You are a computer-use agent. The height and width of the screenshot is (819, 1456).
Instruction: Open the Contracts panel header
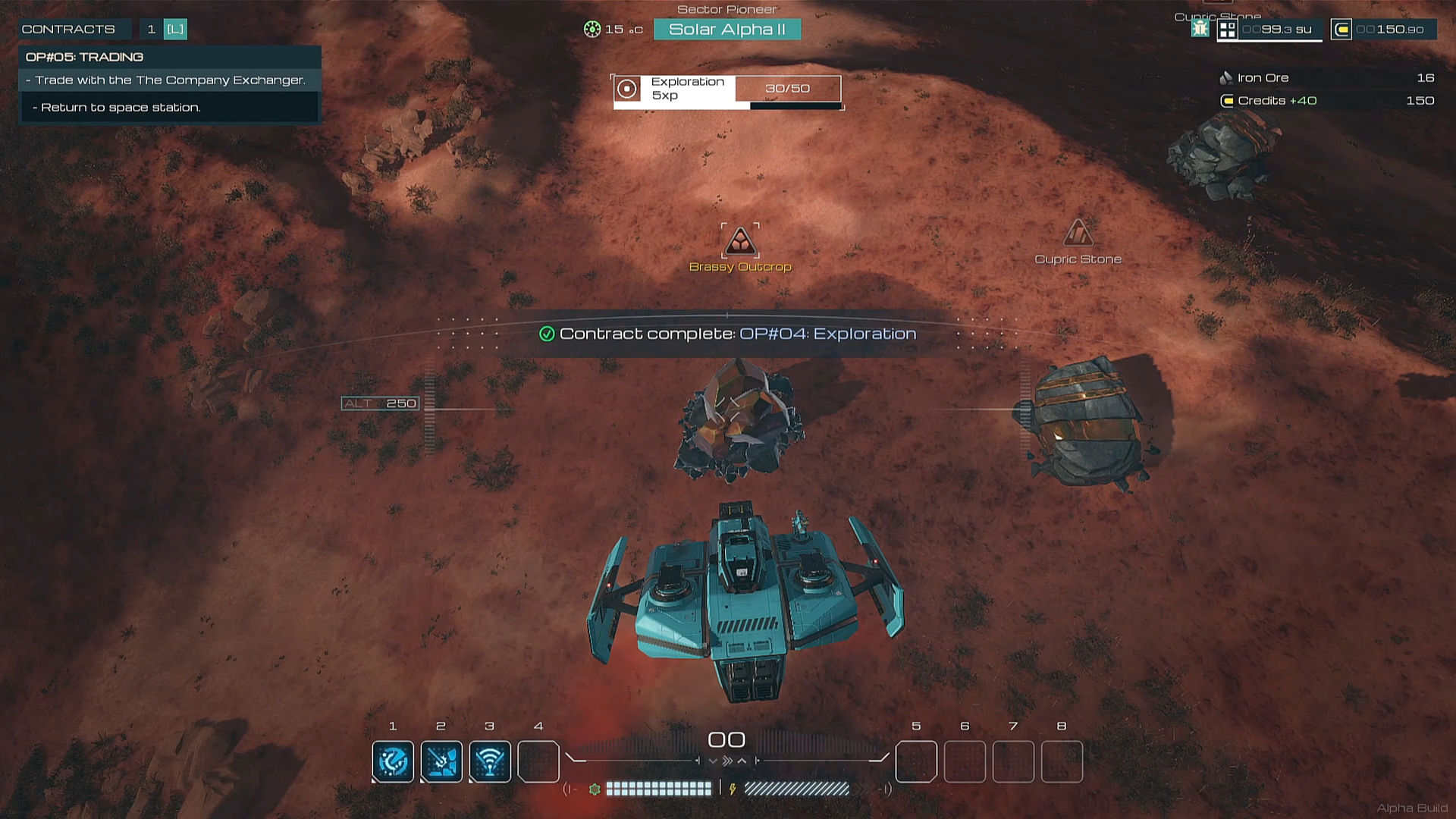point(68,30)
